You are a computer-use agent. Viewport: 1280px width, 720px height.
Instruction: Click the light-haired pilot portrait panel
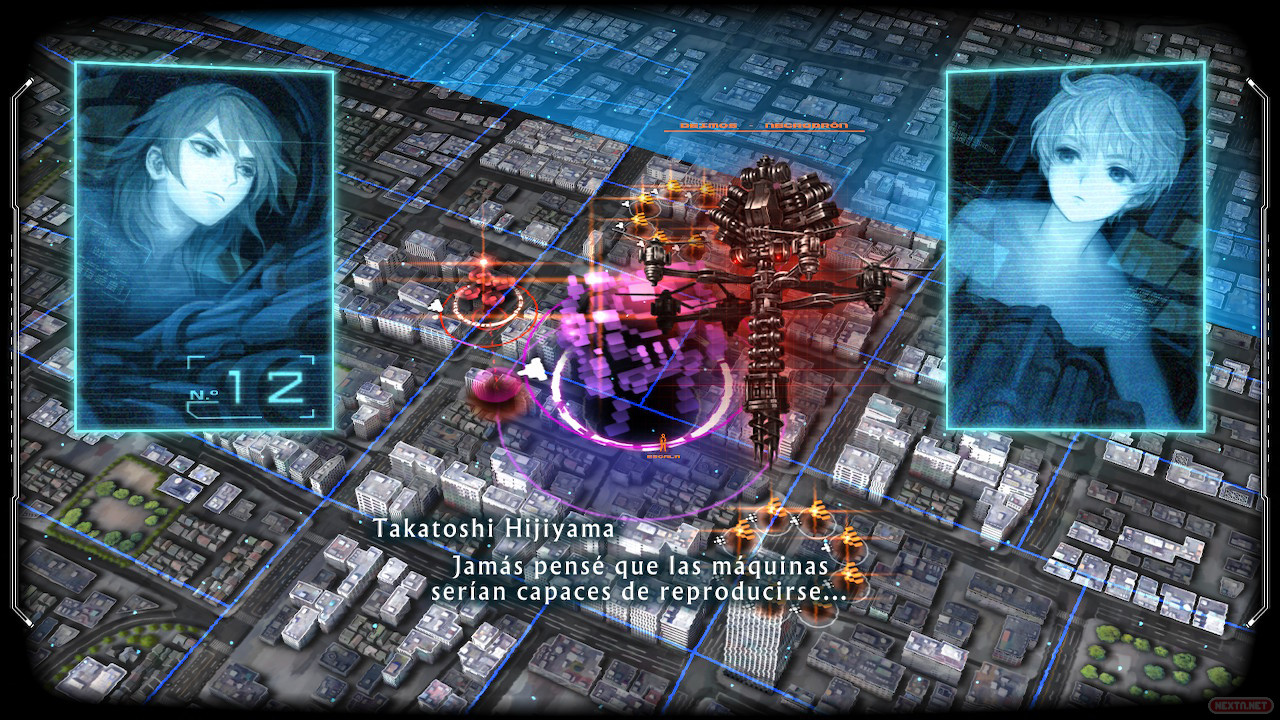point(1075,246)
